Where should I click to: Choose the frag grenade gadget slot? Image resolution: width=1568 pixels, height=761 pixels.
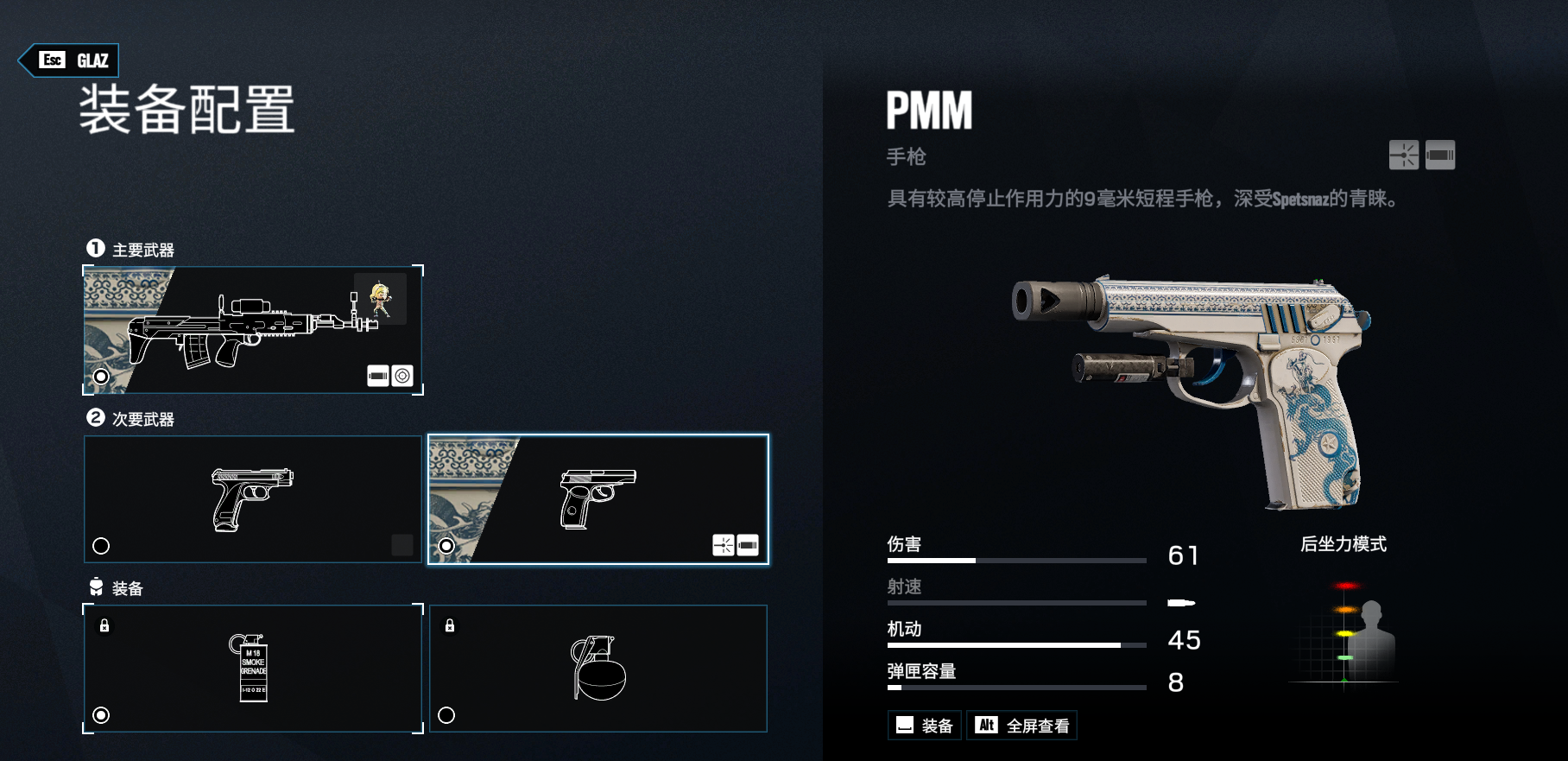597,669
